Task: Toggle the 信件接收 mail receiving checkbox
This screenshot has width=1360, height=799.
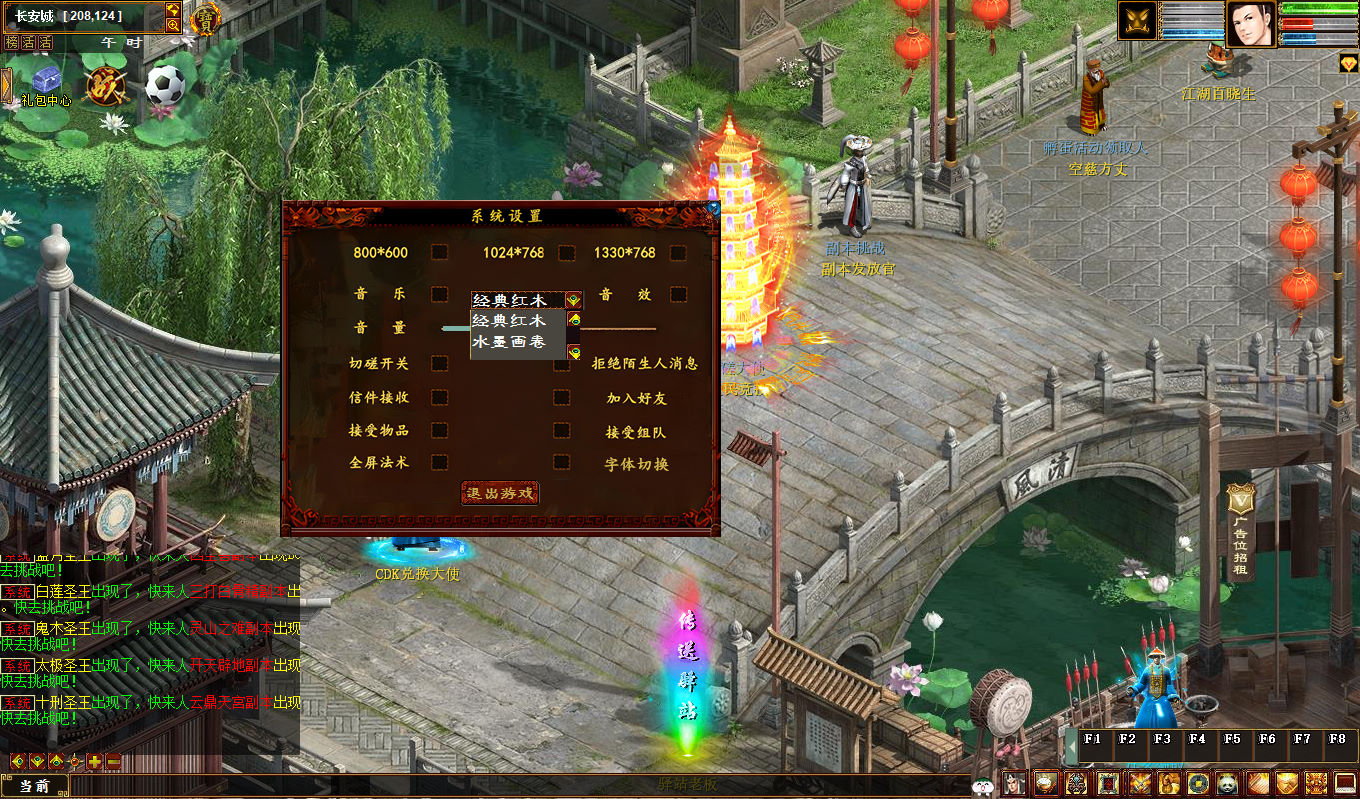Action: [x=439, y=397]
